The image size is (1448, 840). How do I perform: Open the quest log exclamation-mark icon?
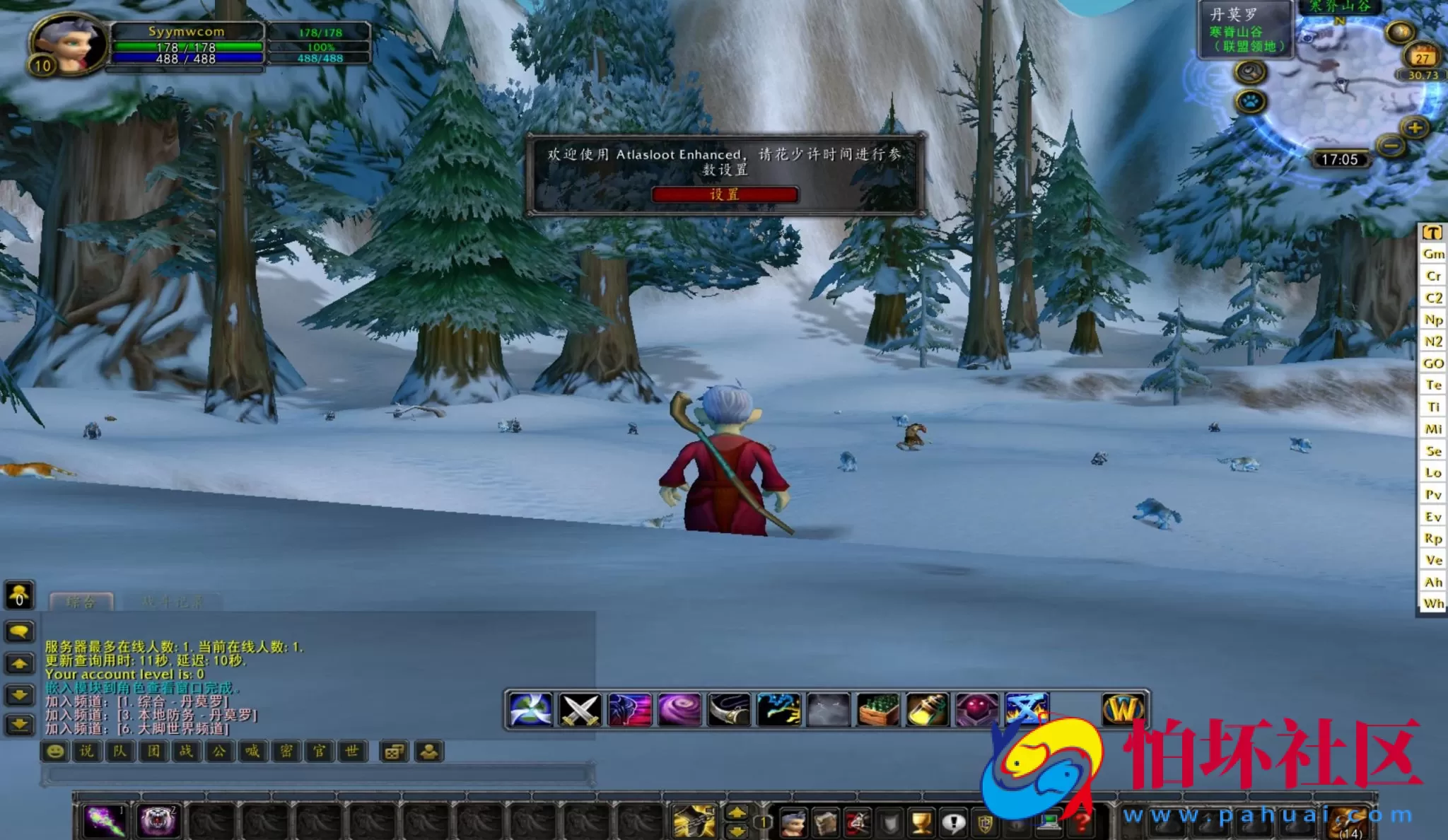(953, 823)
